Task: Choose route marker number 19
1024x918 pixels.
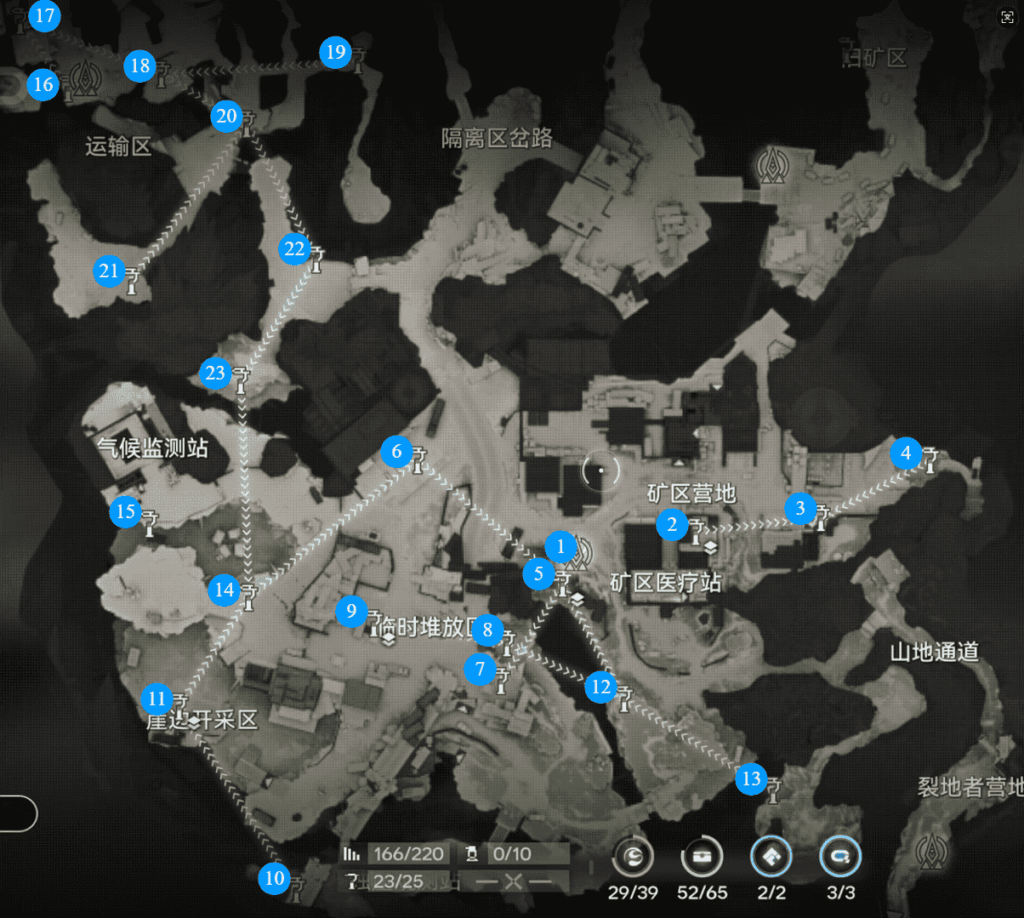Action: click(x=335, y=52)
